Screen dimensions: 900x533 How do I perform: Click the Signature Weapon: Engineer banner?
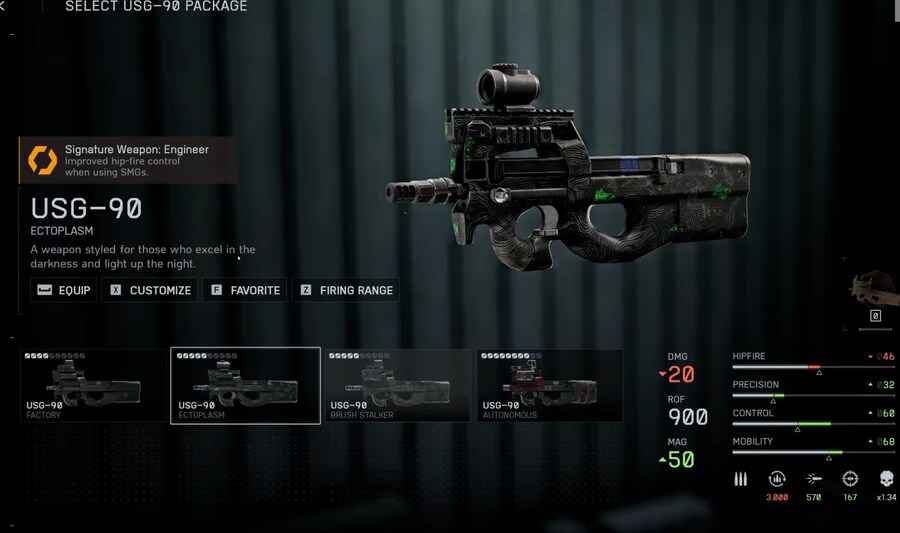pyautogui.click(x=128, y=160)
